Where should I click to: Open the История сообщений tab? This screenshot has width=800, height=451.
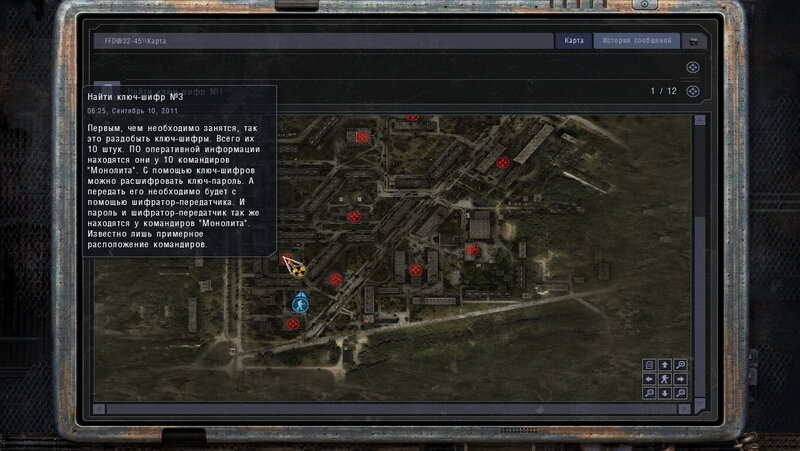(636, 41)
